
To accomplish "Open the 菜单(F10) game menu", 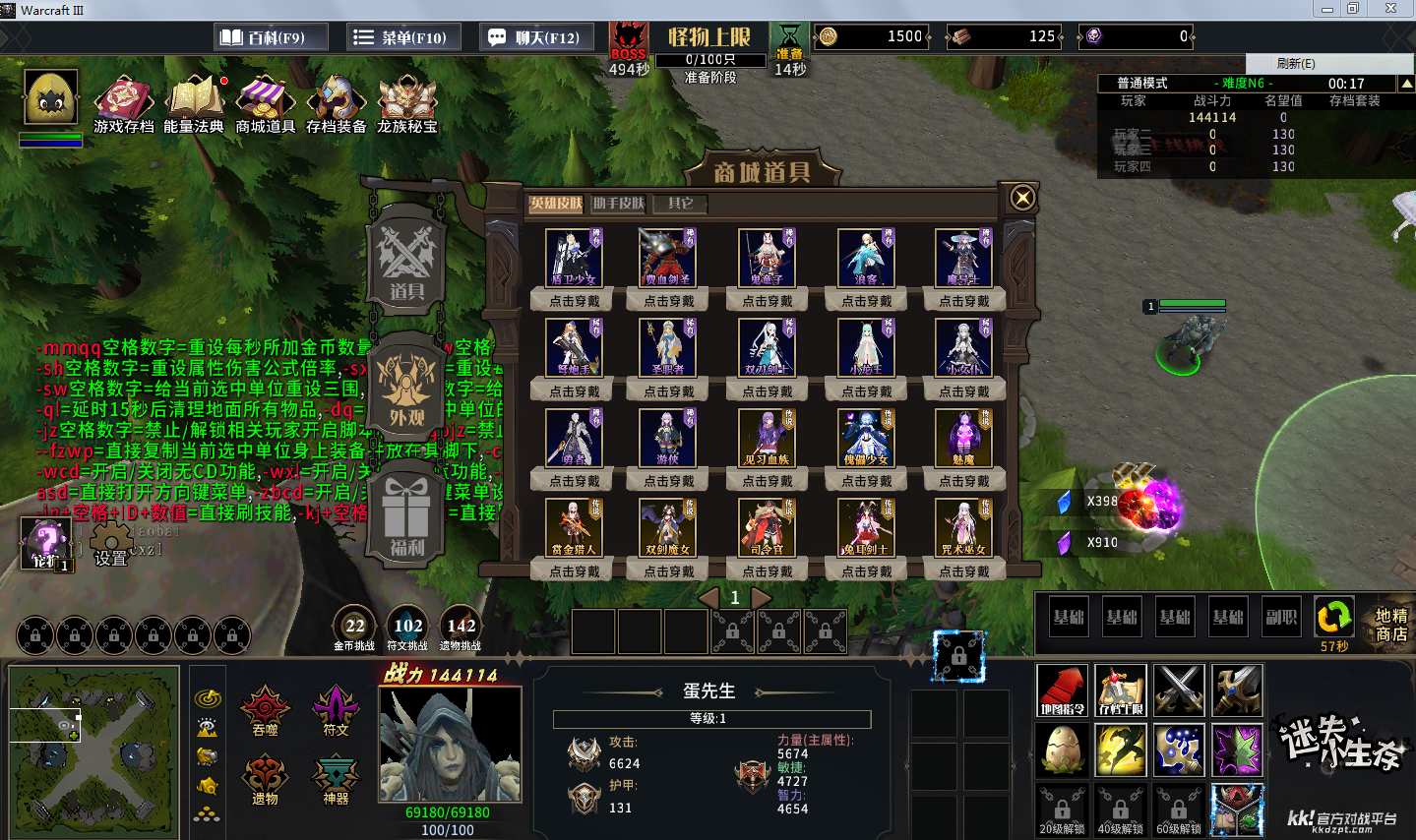I will point(400,37).
